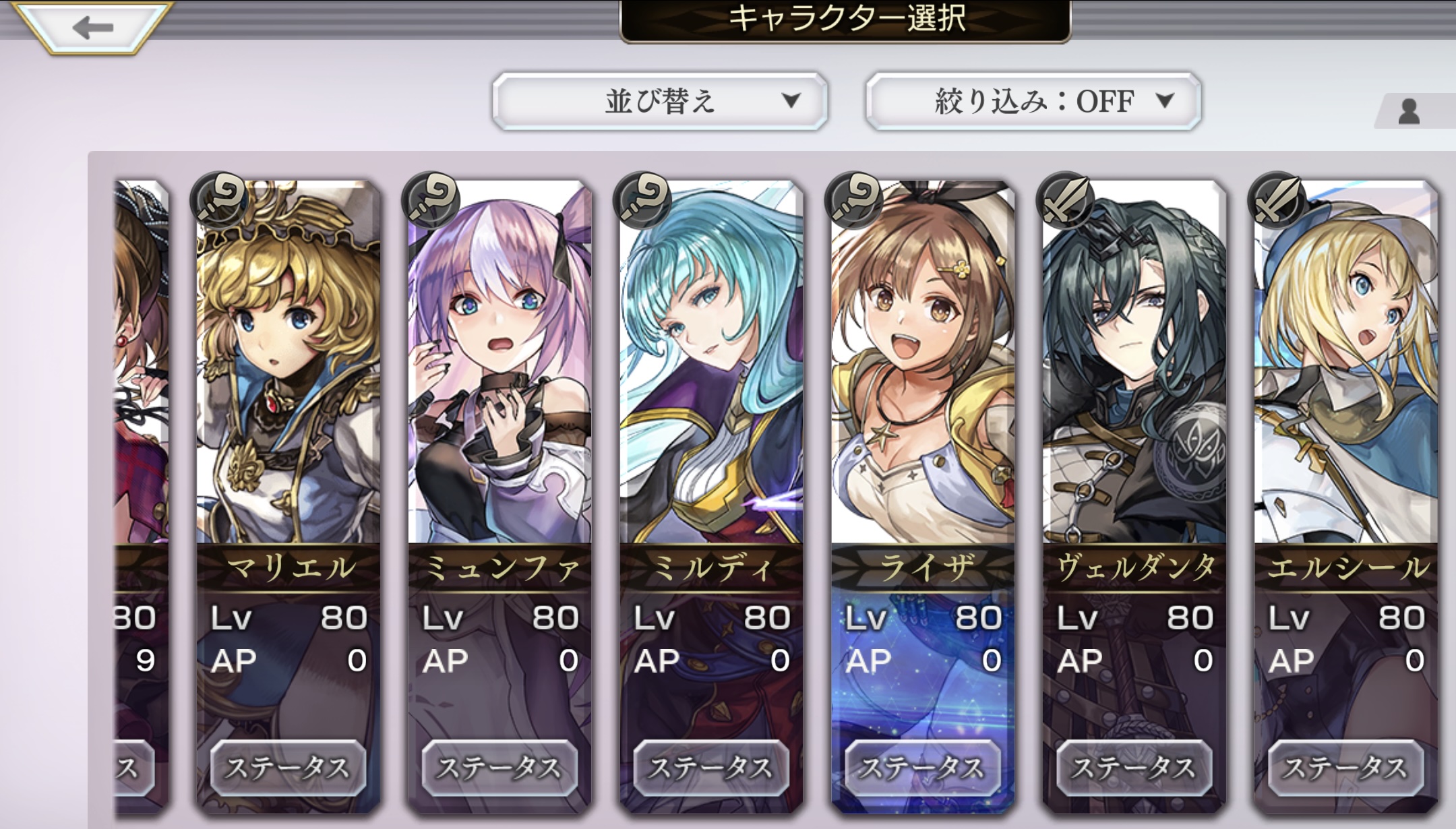
Task: Open the 絞り込み：OFF filter dropdown
Action: (x=1033, y=101)
